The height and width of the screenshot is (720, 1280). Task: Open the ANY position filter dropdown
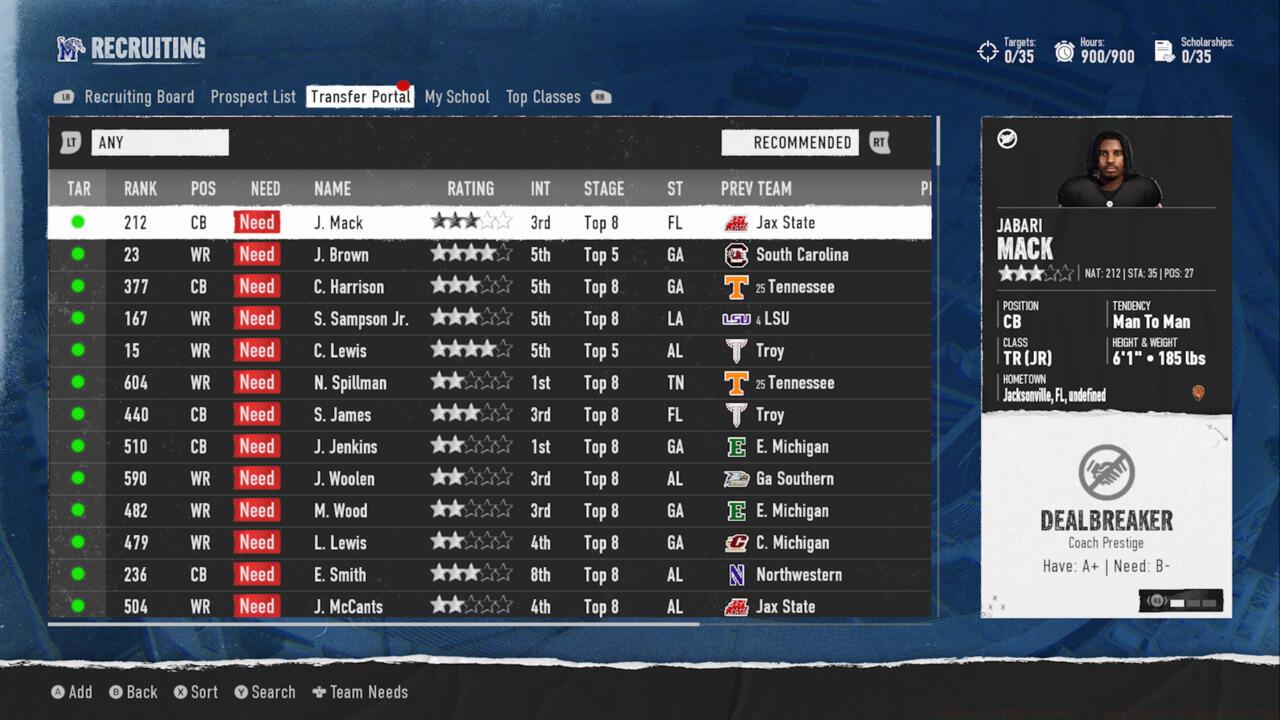pos(160,142)
